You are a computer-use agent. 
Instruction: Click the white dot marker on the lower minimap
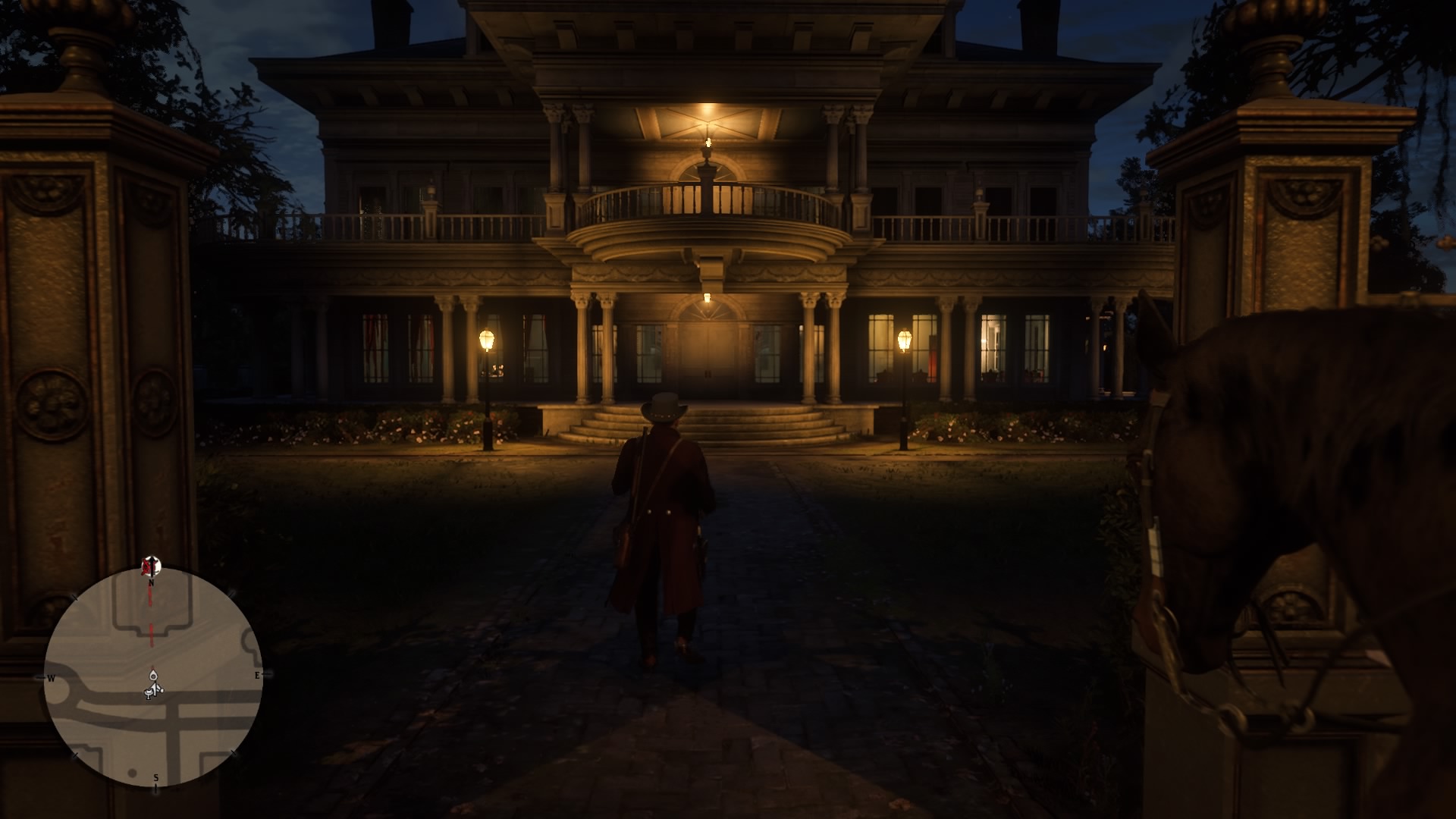tap(132, 771)
